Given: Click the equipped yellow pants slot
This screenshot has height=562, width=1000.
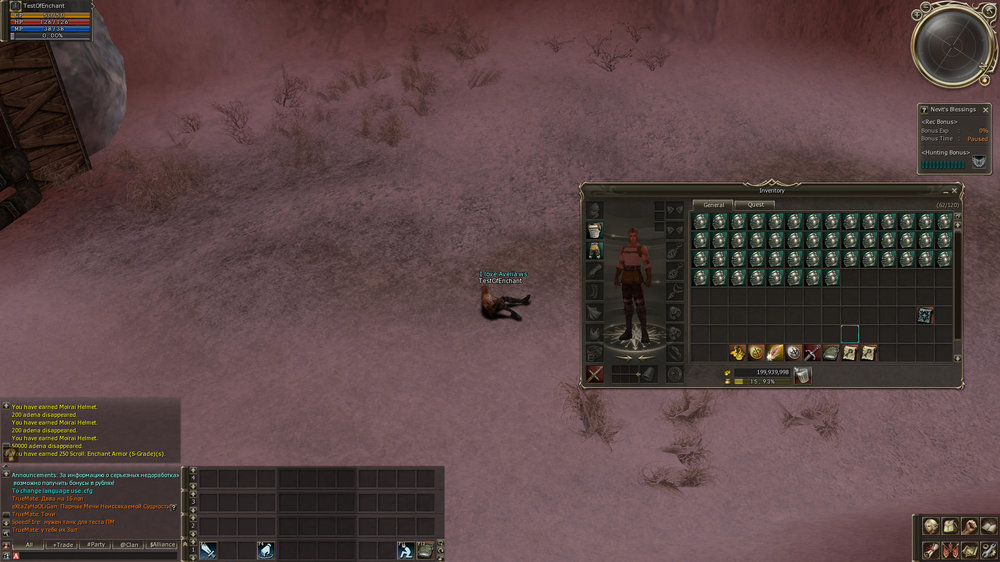Looking at the screenshot, I should pyautogui.click(x=594, y=251).
